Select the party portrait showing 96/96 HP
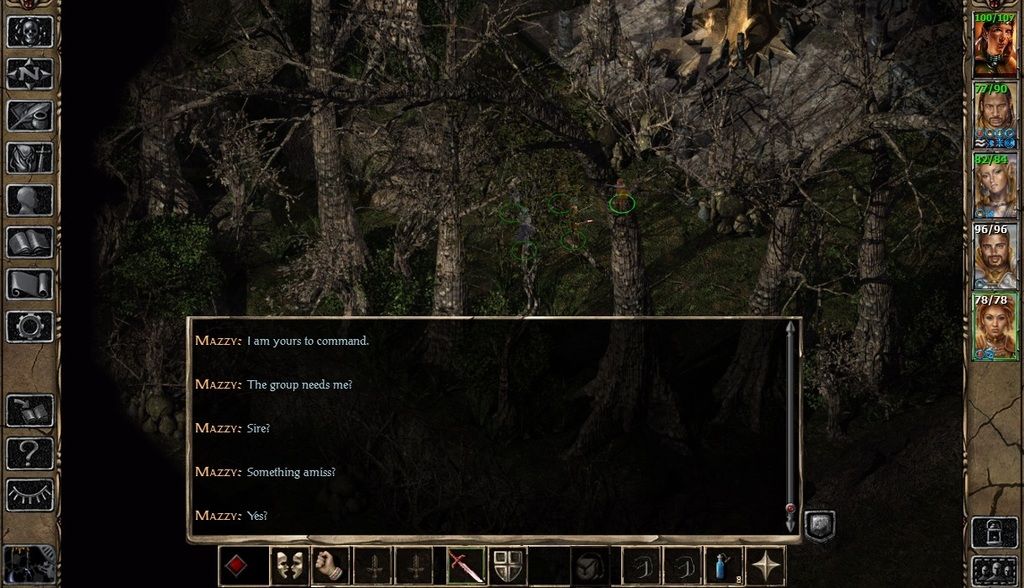1024x588 pixels. coord(995,258)
